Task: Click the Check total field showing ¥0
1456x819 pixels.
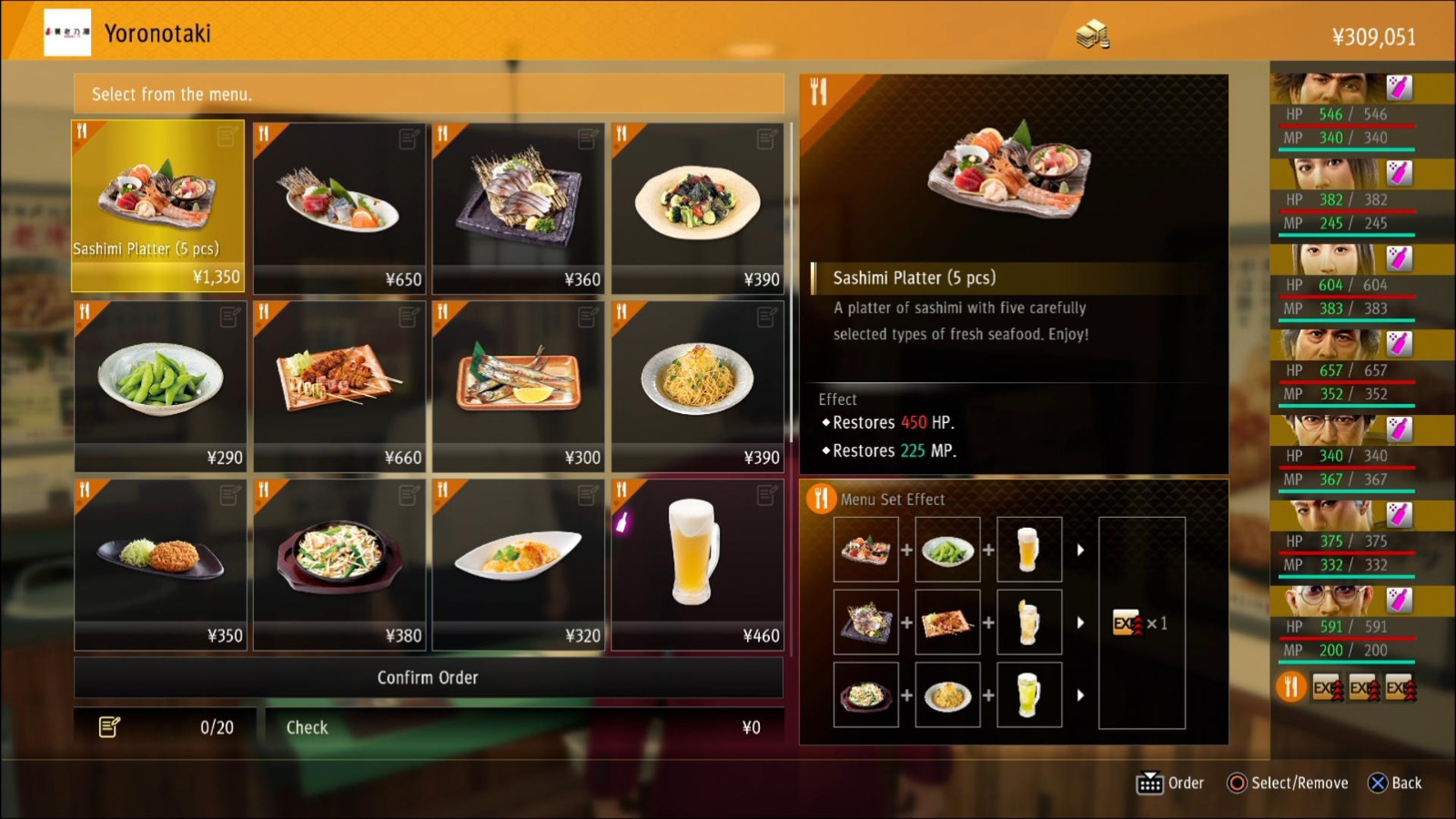Action: click(x=523, y=726)
